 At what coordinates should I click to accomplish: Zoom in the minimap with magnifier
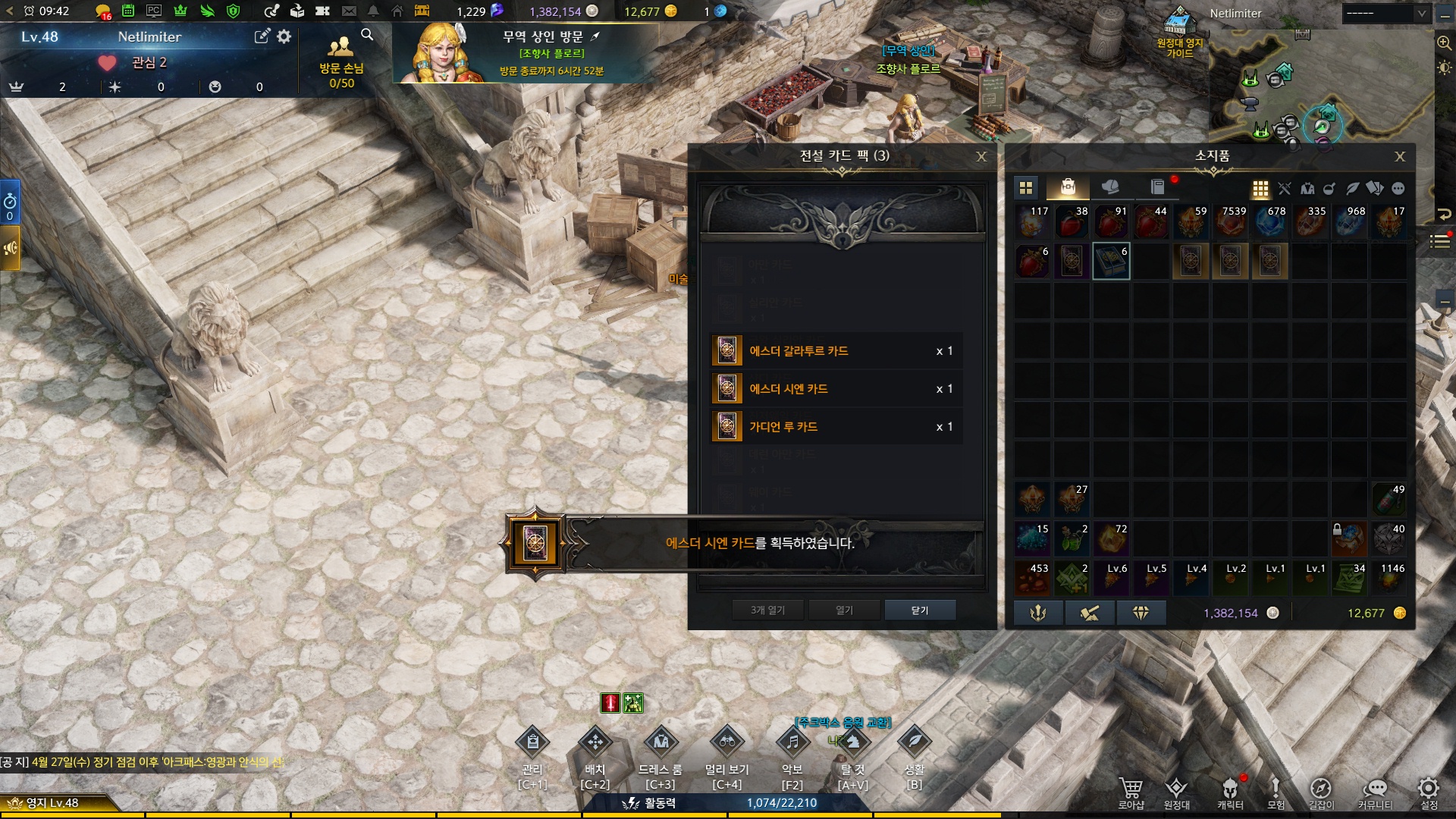click(x=1444, y=43)
